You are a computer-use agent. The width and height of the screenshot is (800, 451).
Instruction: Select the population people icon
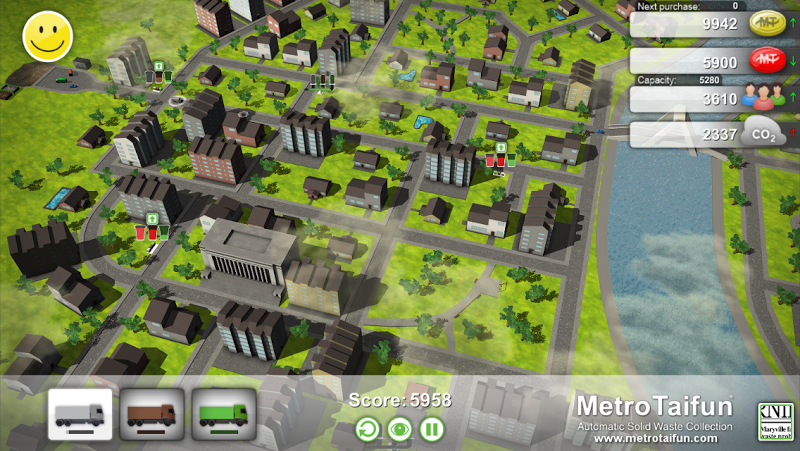click(x=763, y=98)
